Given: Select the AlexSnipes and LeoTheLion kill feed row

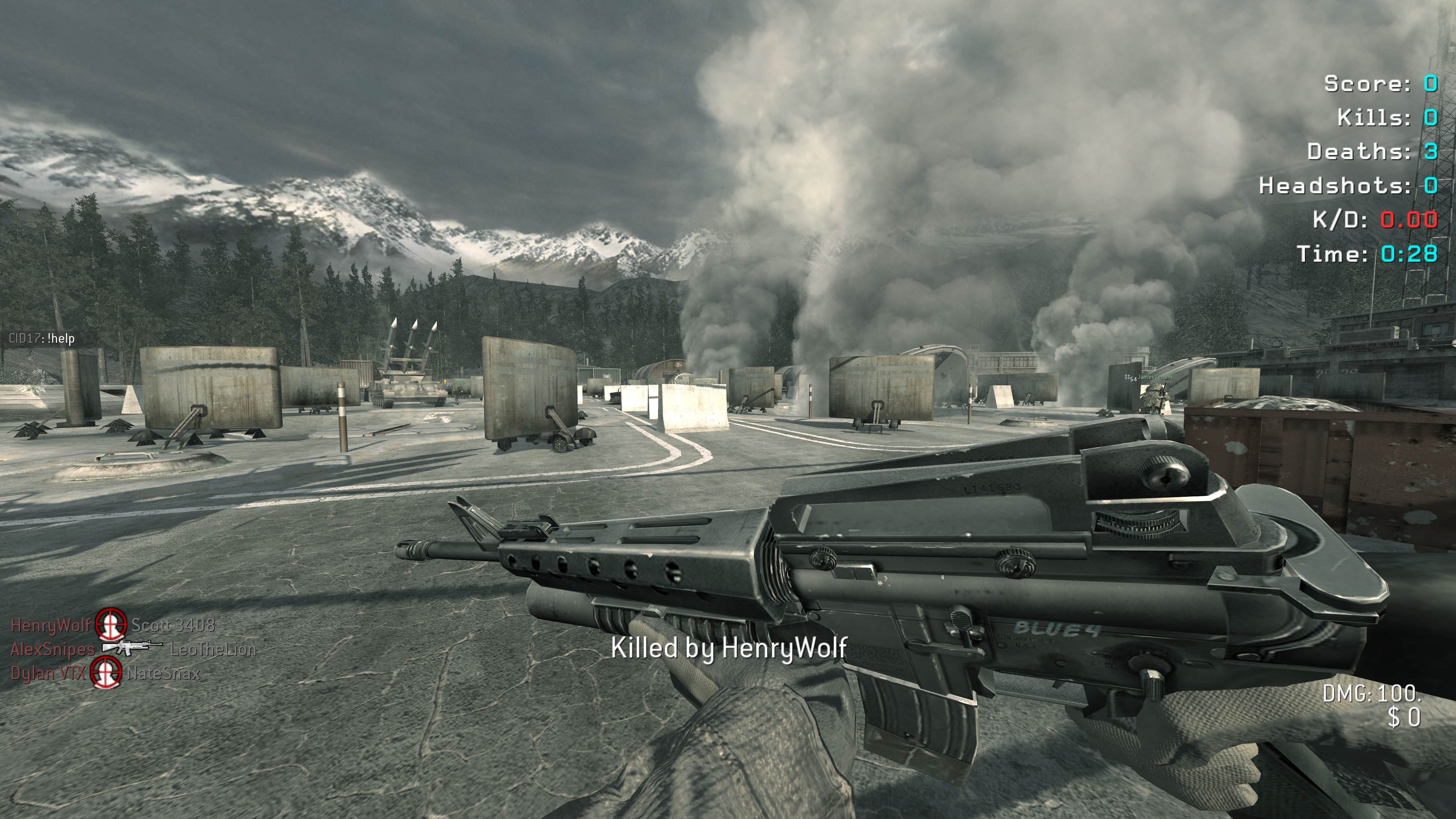Looking at the screenshot, I should pos(134,649).
